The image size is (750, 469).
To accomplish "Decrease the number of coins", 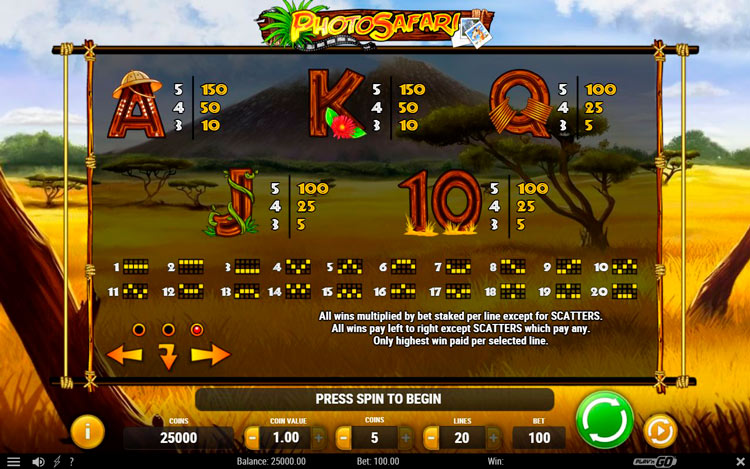I will coord(343,437).
